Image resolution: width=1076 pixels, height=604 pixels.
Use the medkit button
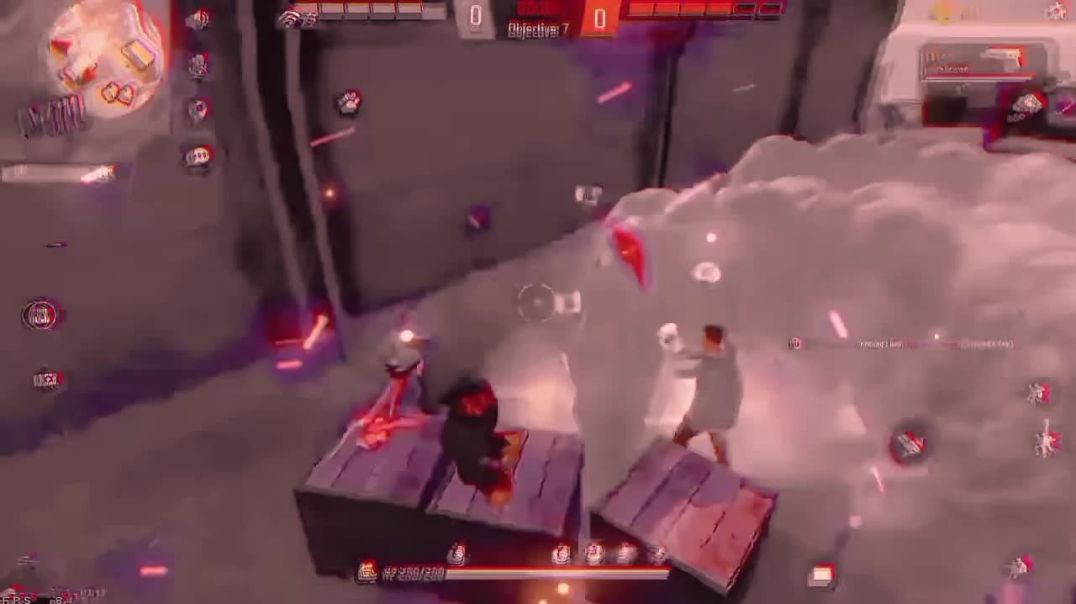point(822,574)
